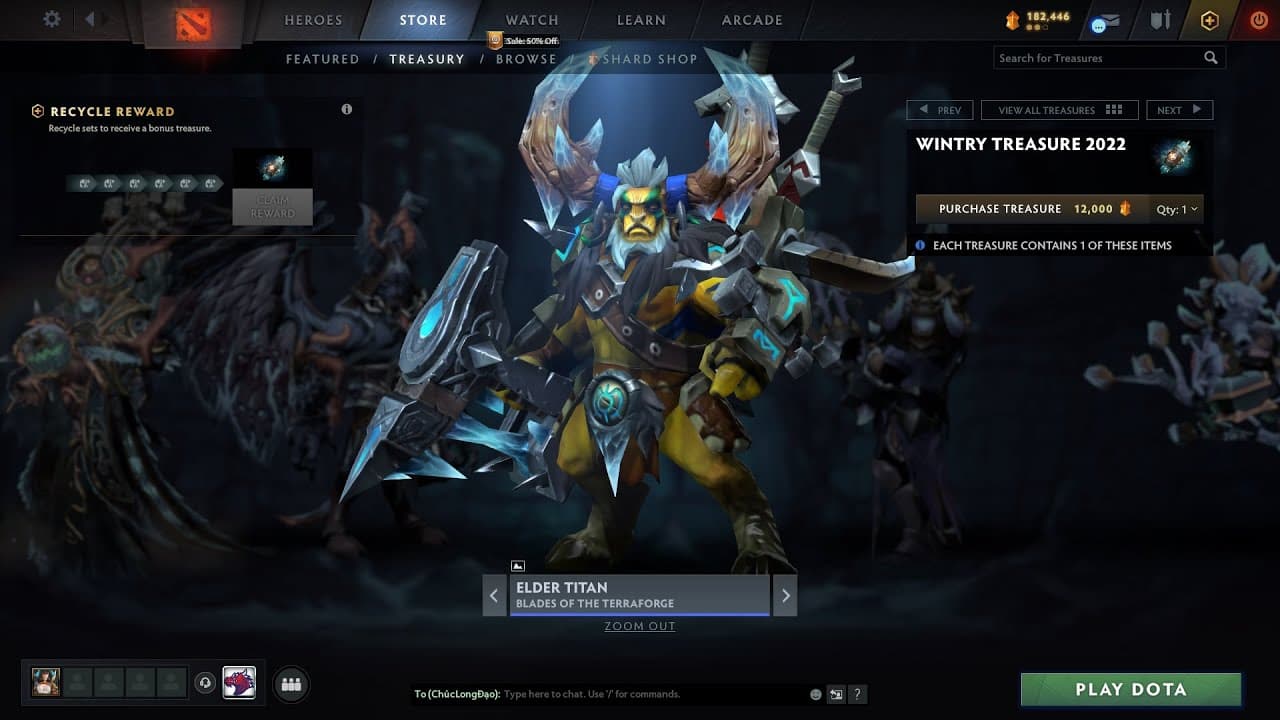Click the PLAY DOTA button
The height and width of the screenshot is (720, 1280).
click(x=1131, y=689)
